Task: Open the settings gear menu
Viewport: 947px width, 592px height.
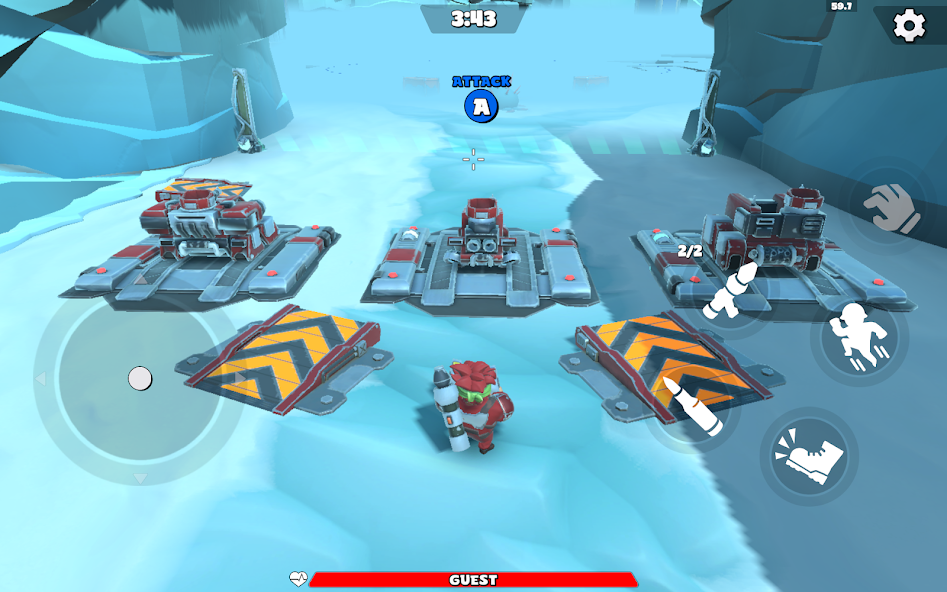Action: (908, 25)
